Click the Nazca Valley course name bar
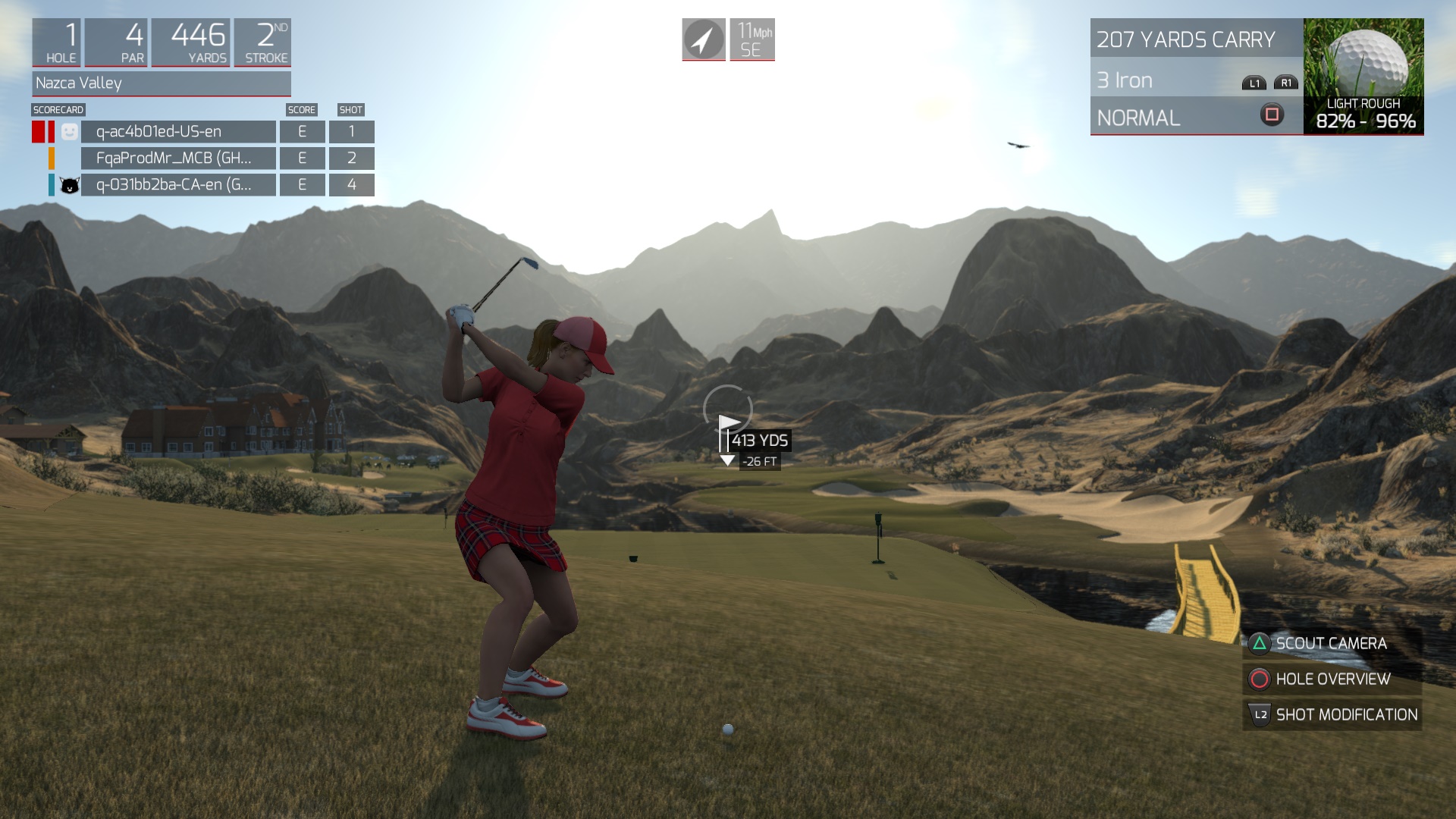Viewport: 1456px width, 819px height. click(162, 83)
